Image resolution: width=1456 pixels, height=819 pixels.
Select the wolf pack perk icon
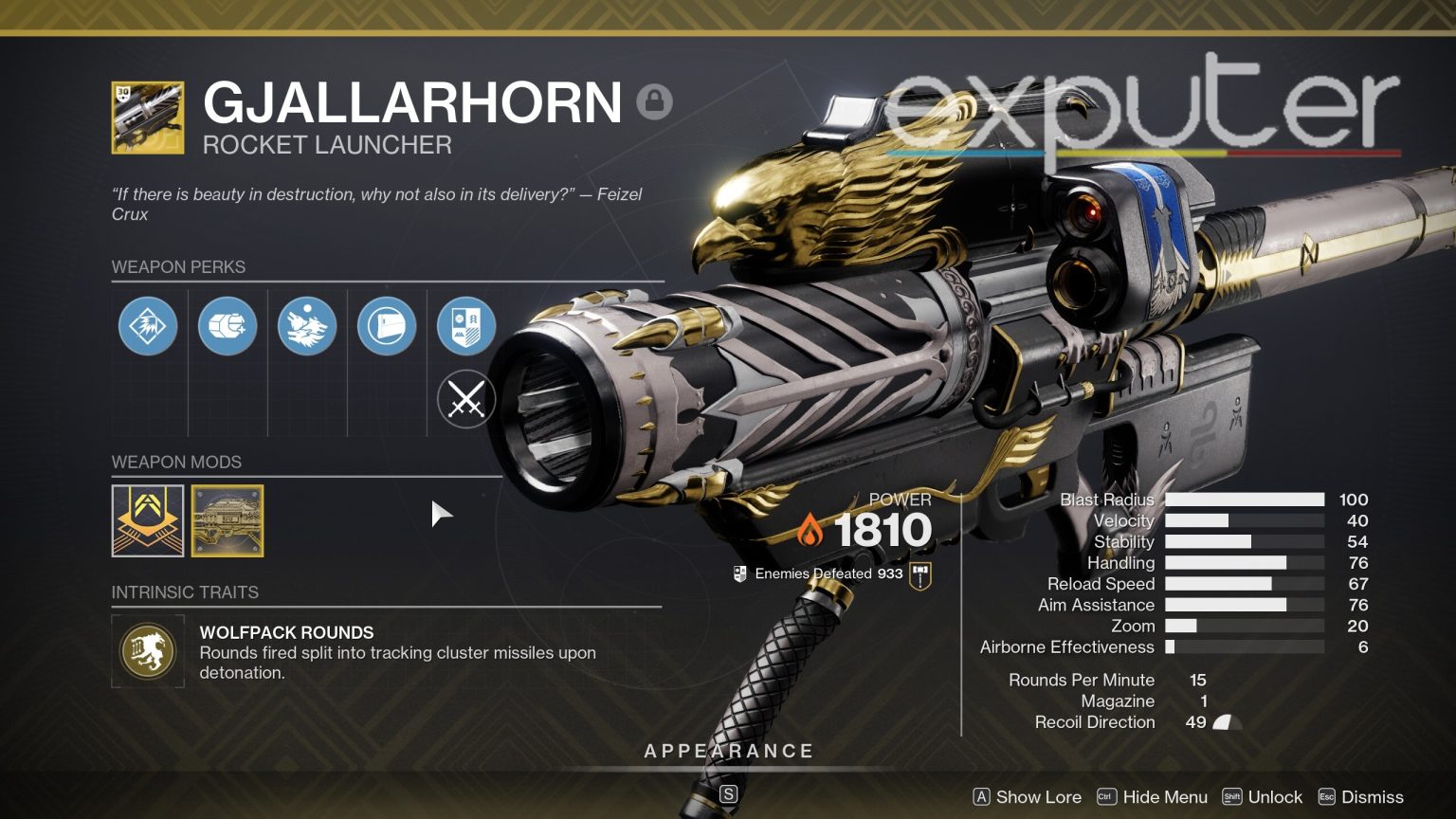pos(306,325)
